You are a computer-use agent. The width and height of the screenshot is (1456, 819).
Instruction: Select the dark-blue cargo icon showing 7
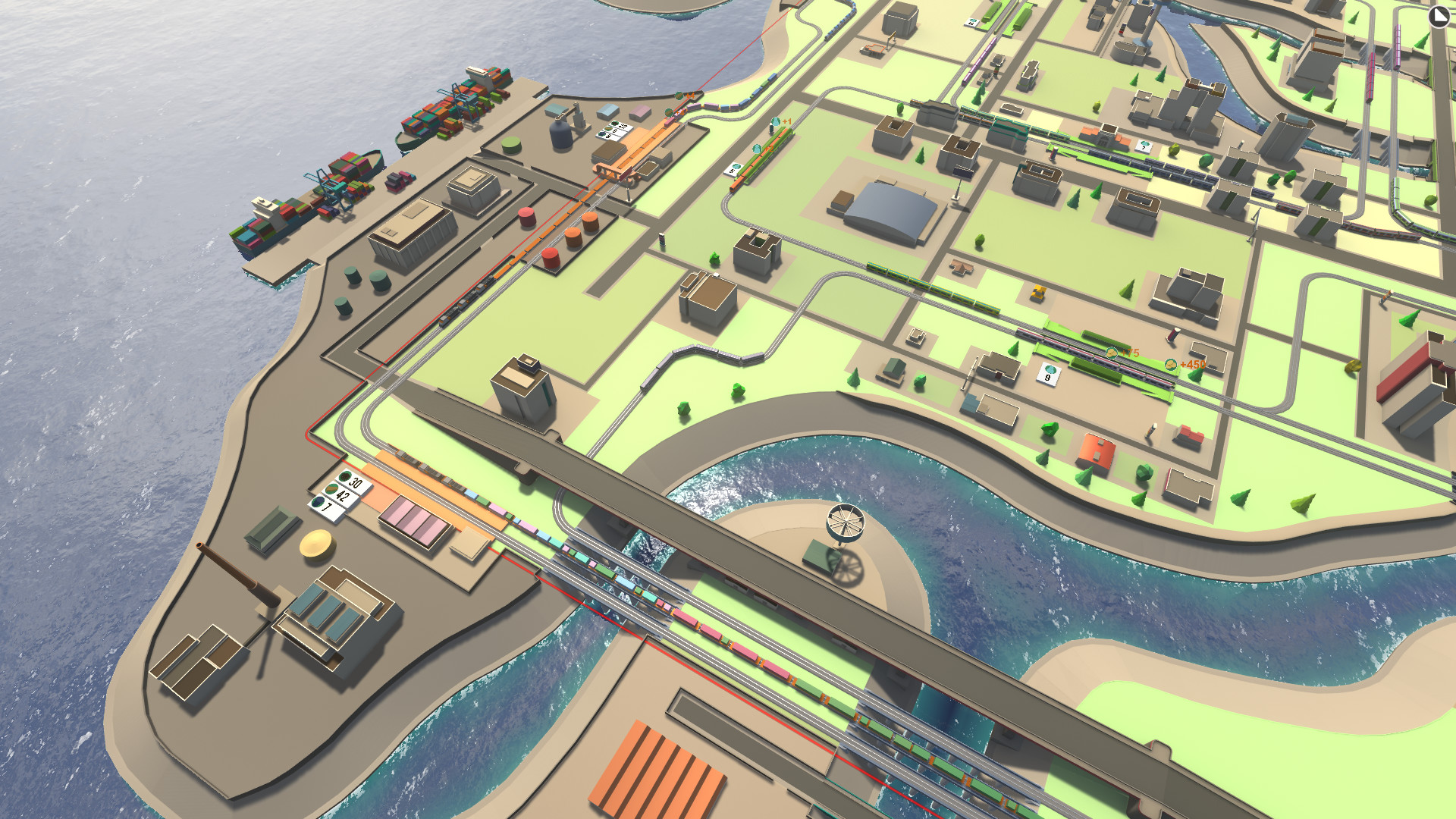tap(318, 502)
